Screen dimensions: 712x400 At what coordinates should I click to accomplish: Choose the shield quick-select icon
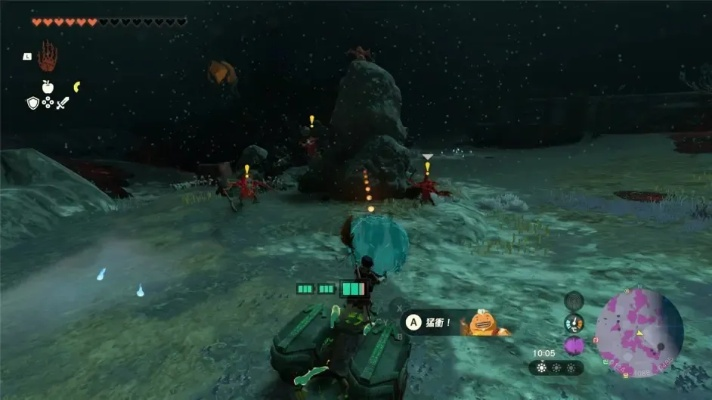coord(32,102)
